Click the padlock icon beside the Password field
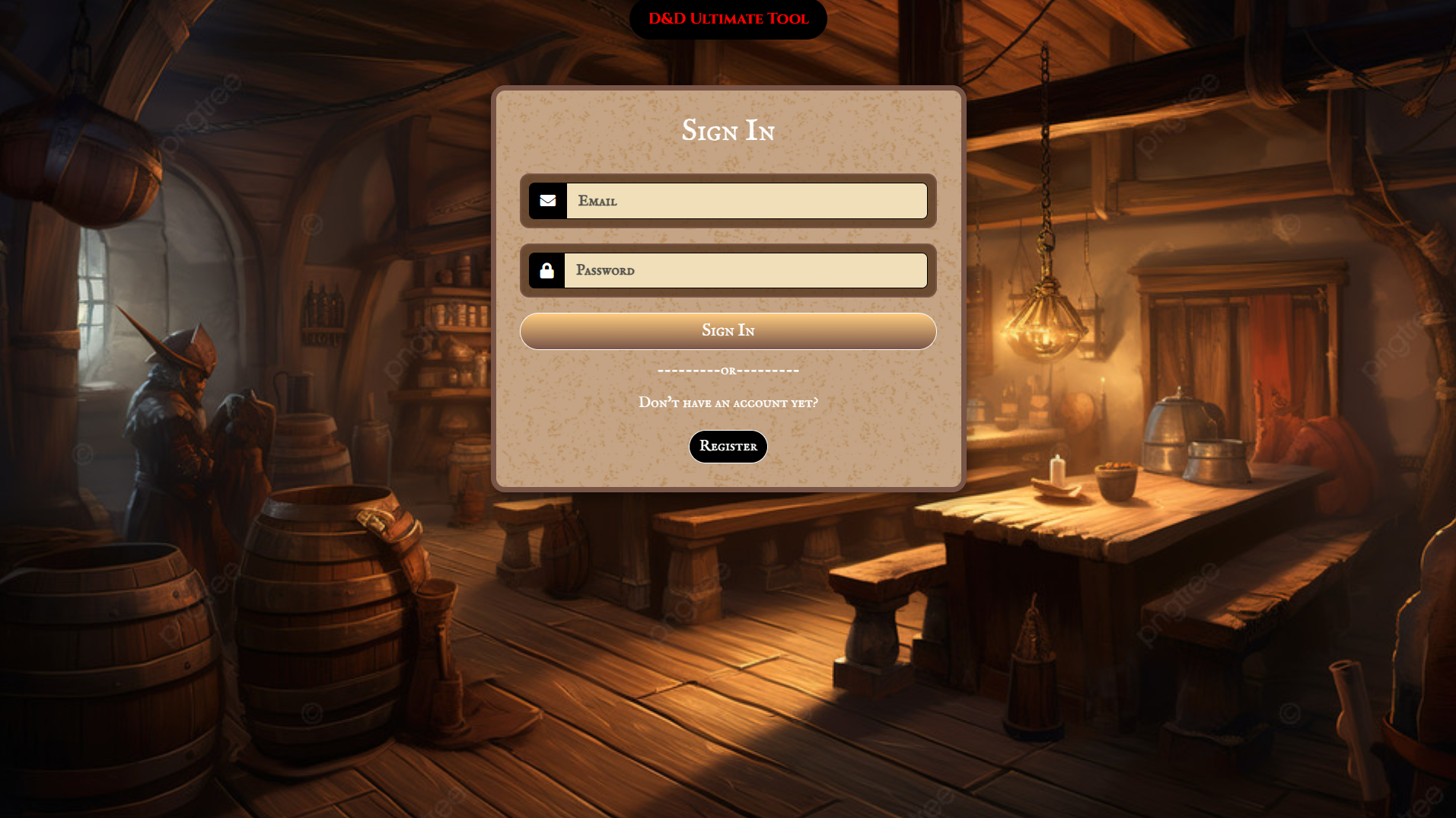 547,270
